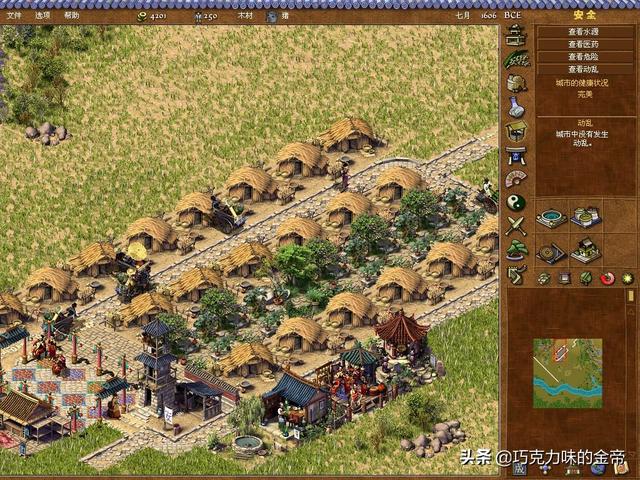This screenshot has width=640, height=480.
Task: Show the 查看医药 medicine overlay
Action: (583, 44)
